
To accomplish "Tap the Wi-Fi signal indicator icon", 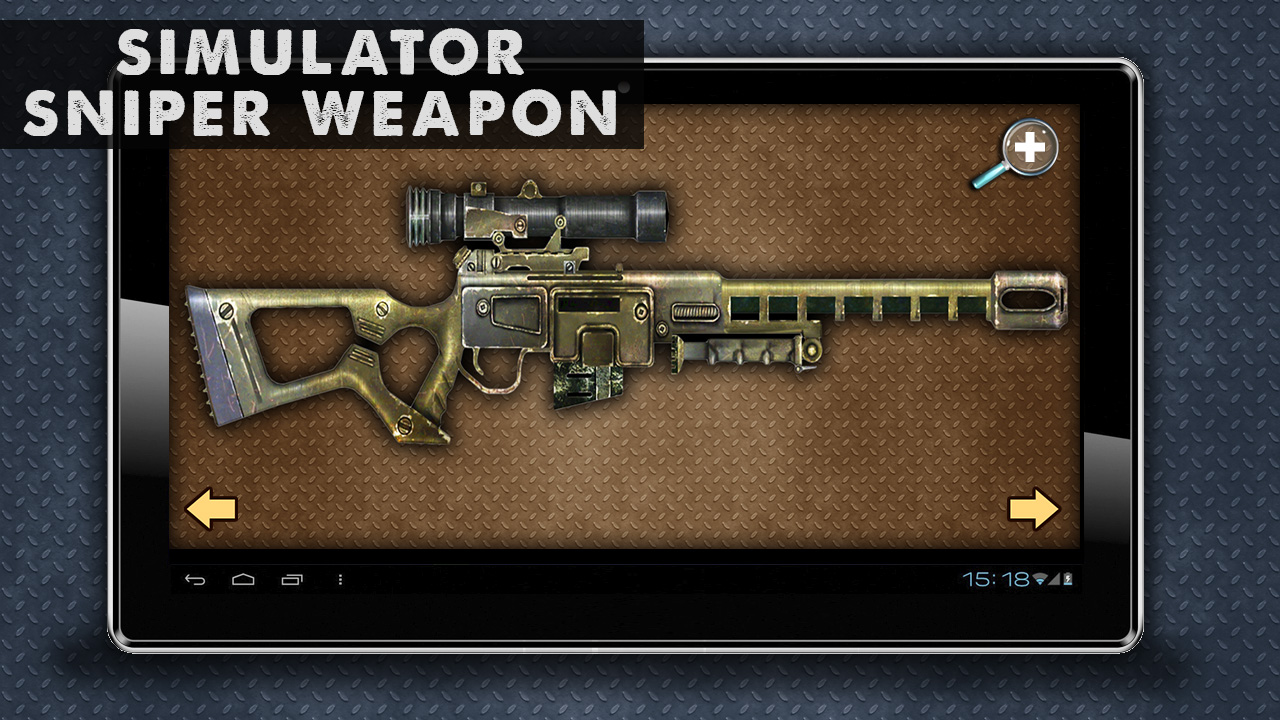I will click(x=1039, y=579).
